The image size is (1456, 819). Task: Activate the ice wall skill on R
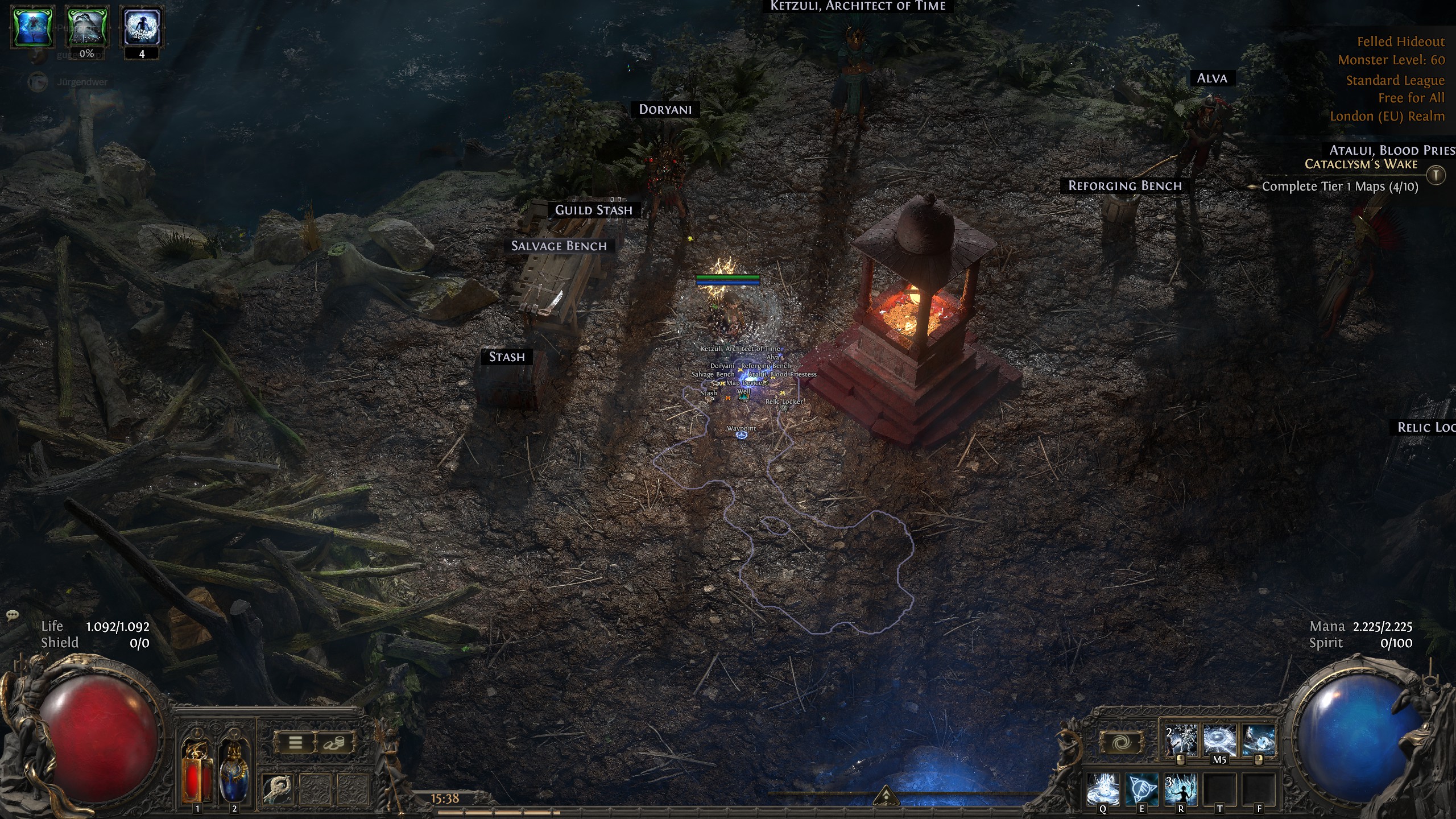tap(1181, 789)
